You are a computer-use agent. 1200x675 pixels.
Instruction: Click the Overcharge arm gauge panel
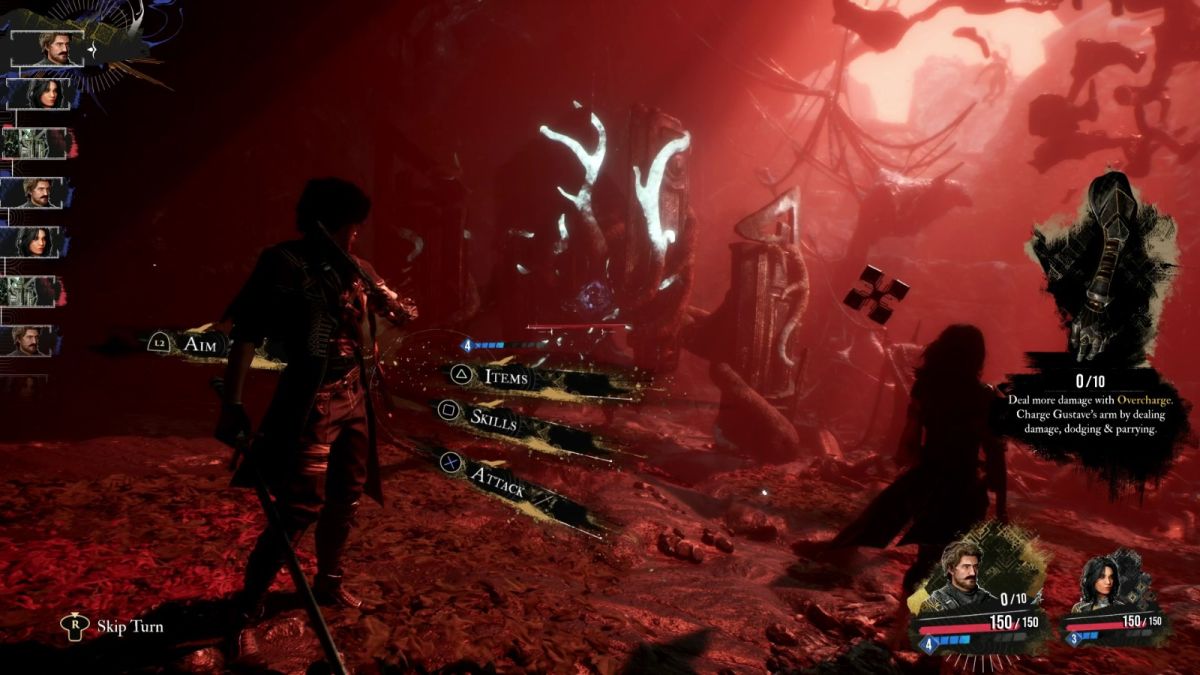(x=1097, y=320)
